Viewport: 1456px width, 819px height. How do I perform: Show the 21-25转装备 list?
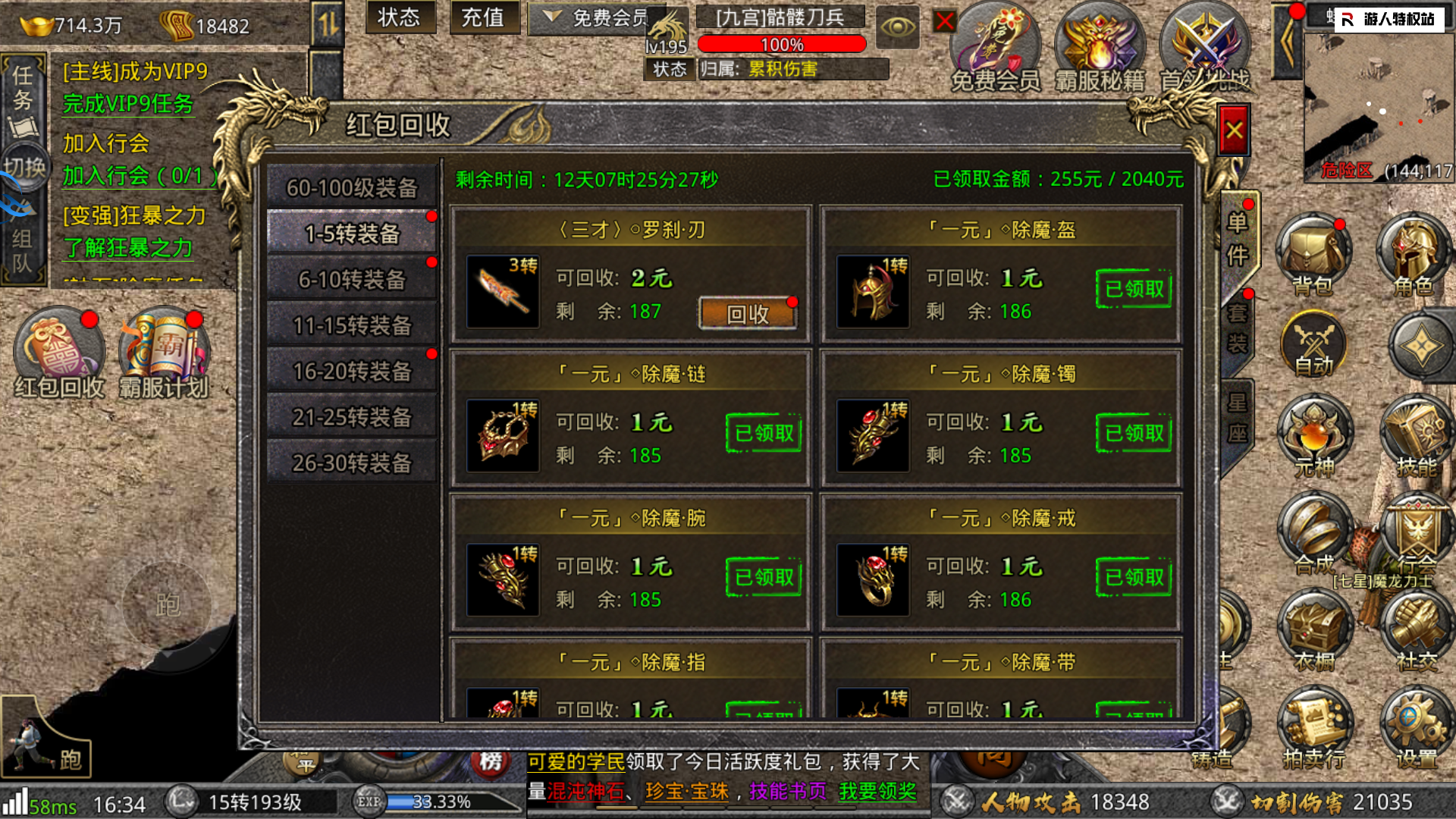coord(352,417)
